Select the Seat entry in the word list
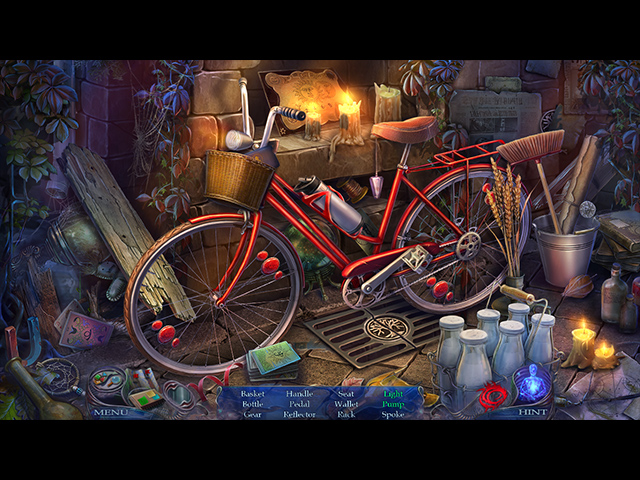Viewport: 640px width, 480px height. point(347,394)
